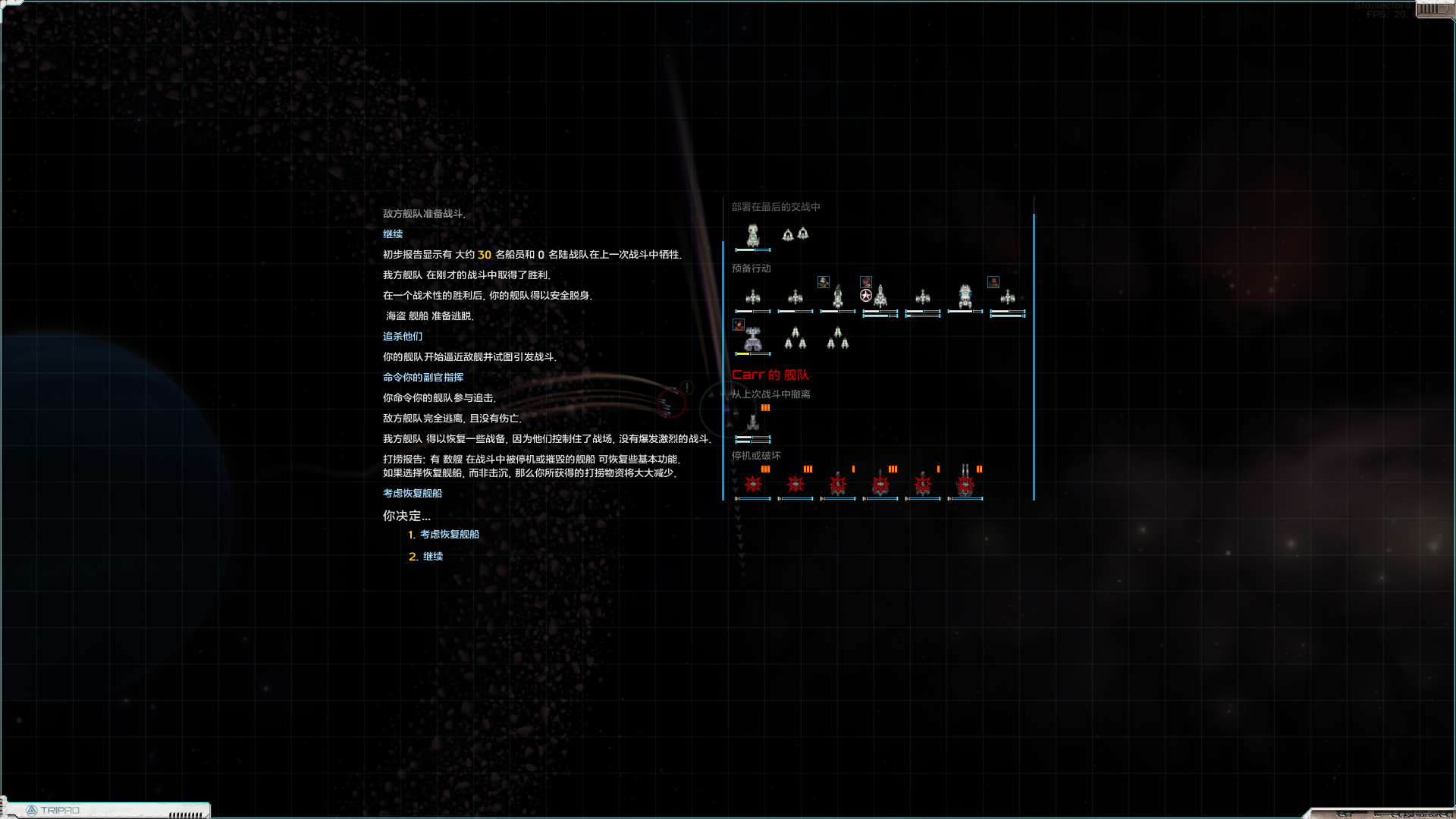The image size is (1456, 819).
Task: Click the downward chevron arrows below the fleet list
Action: click(x=739, y=531)
